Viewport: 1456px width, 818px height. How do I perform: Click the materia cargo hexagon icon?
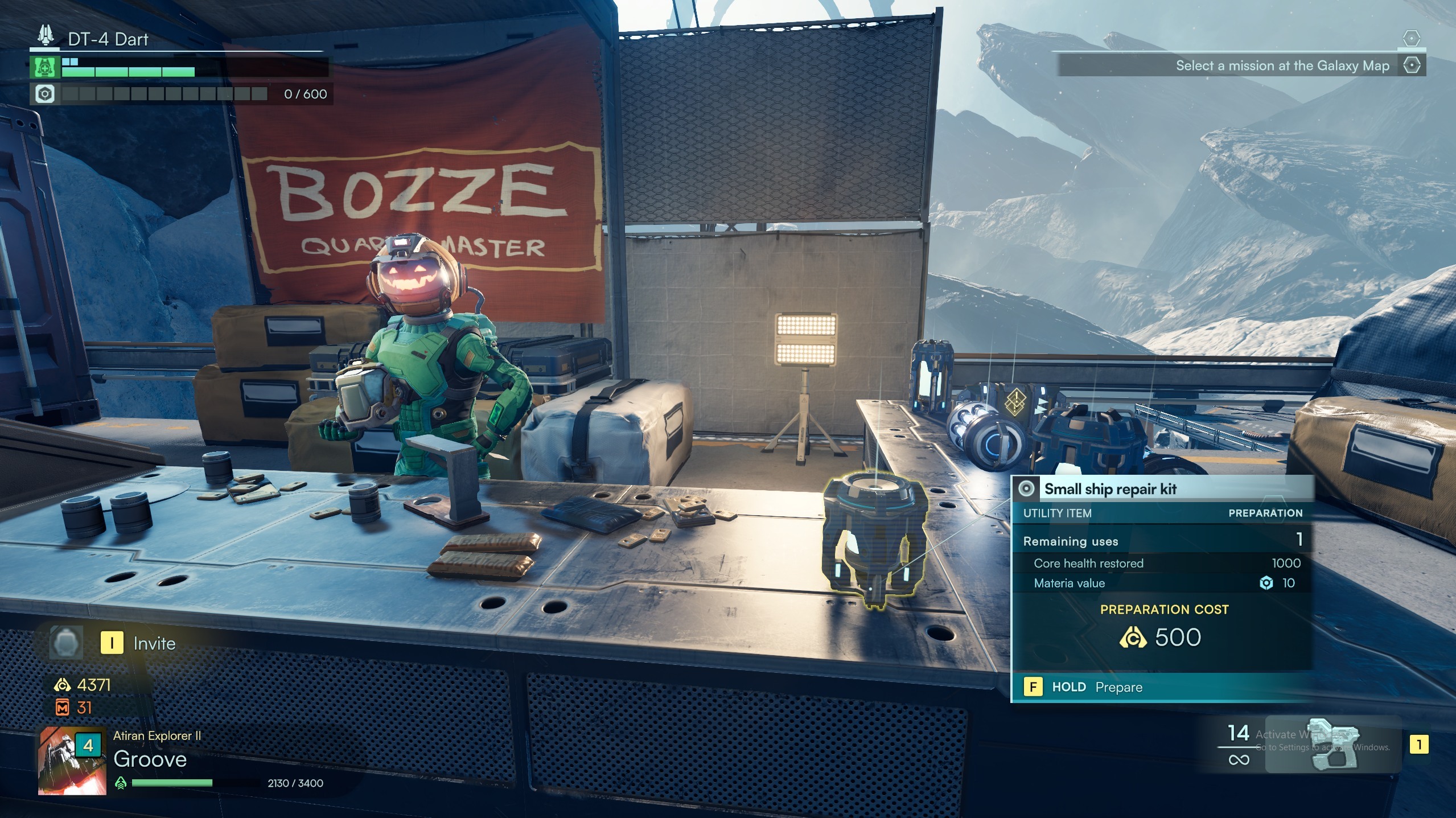45,94
